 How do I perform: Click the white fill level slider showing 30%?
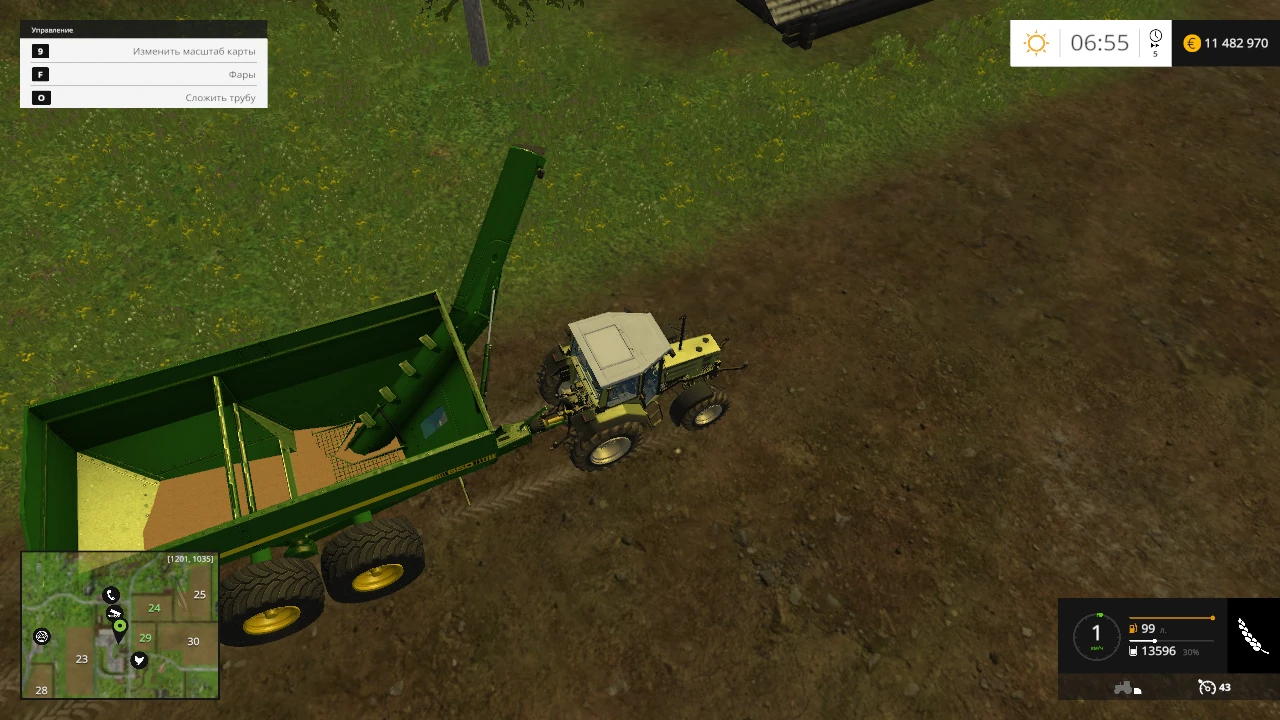[1155, 641]
